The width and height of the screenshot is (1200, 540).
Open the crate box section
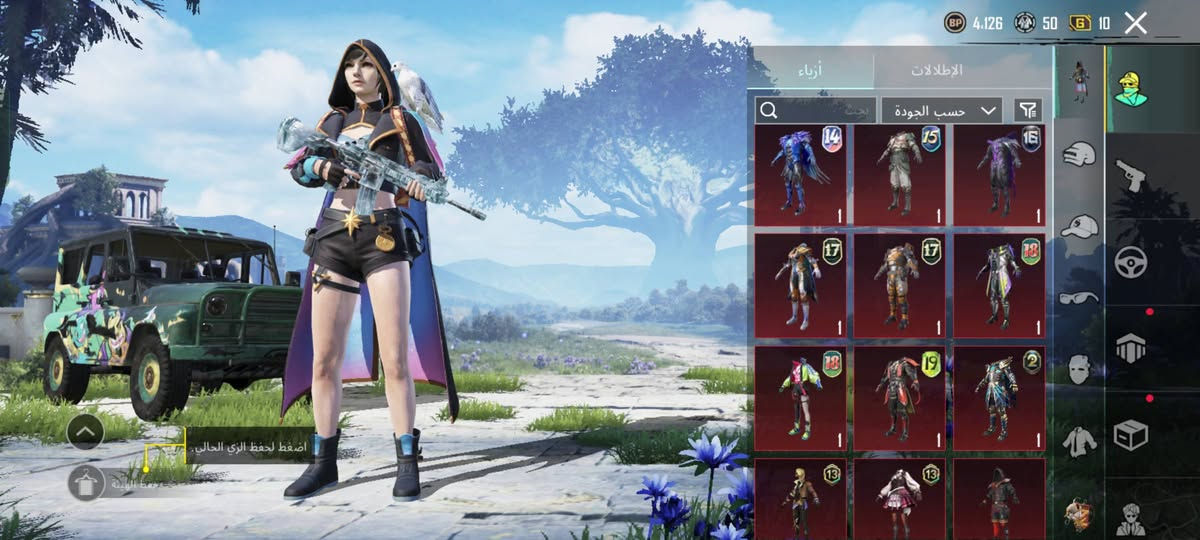[1131, 435]
